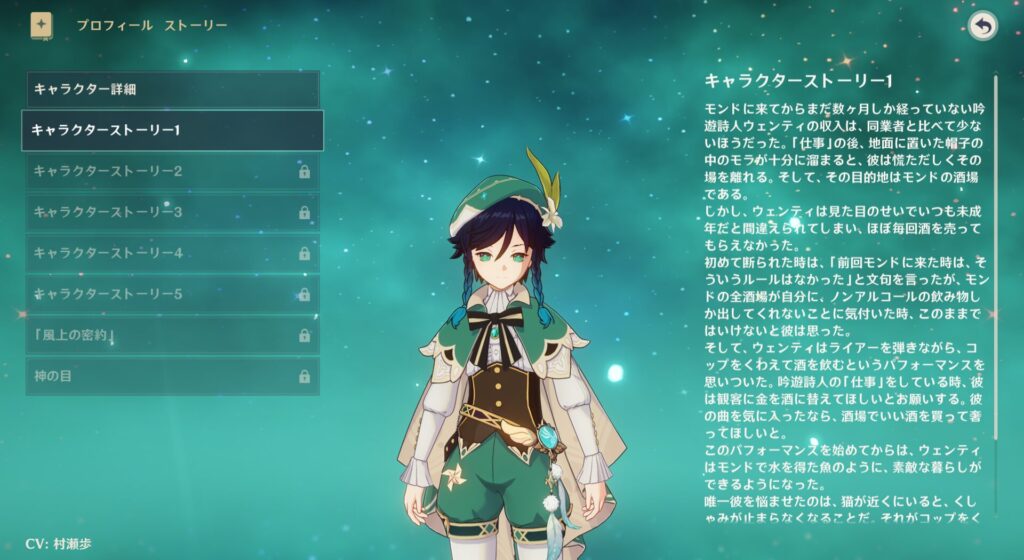Click the locked キャラクターストーリー4 entry
The height and width of the screenshot is (560, 1024).
172,253
